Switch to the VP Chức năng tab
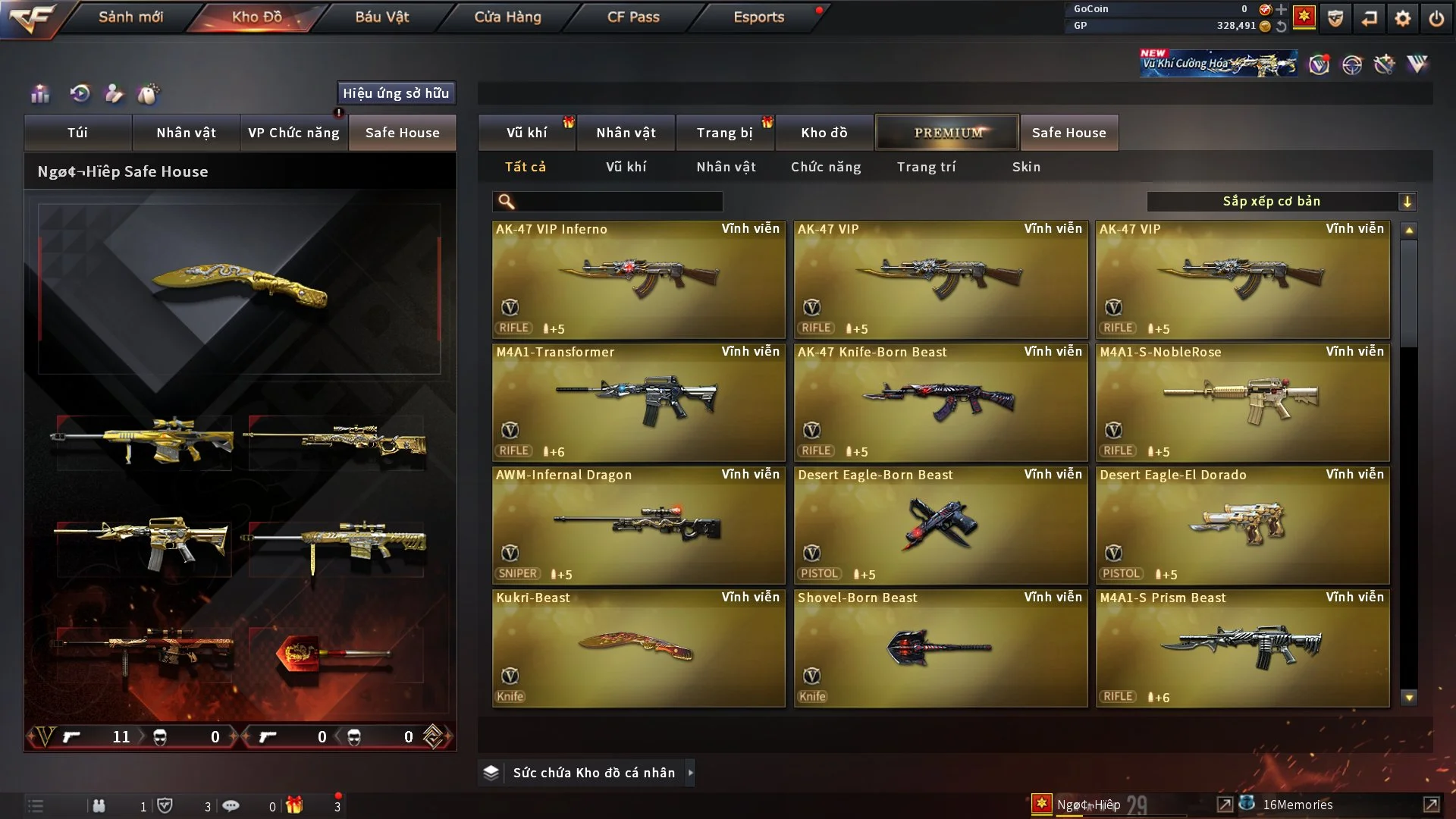The height and width of the screenshot is (819, 1456). tap(293, 133)
